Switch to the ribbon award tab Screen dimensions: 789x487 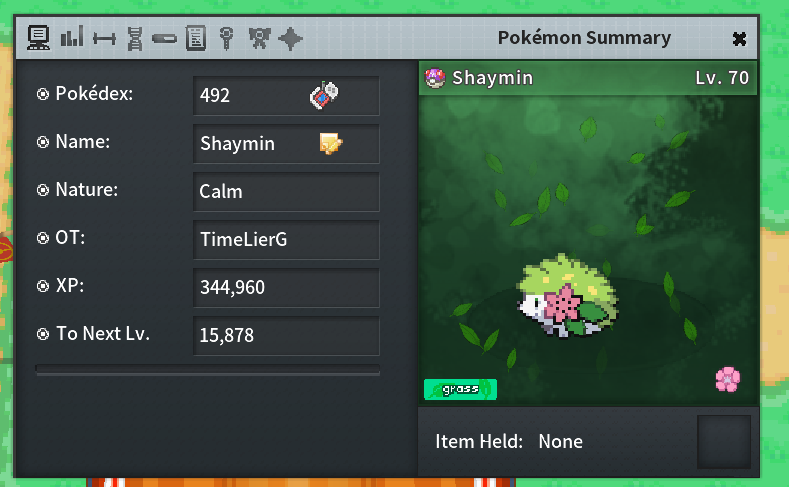point(259,38)
